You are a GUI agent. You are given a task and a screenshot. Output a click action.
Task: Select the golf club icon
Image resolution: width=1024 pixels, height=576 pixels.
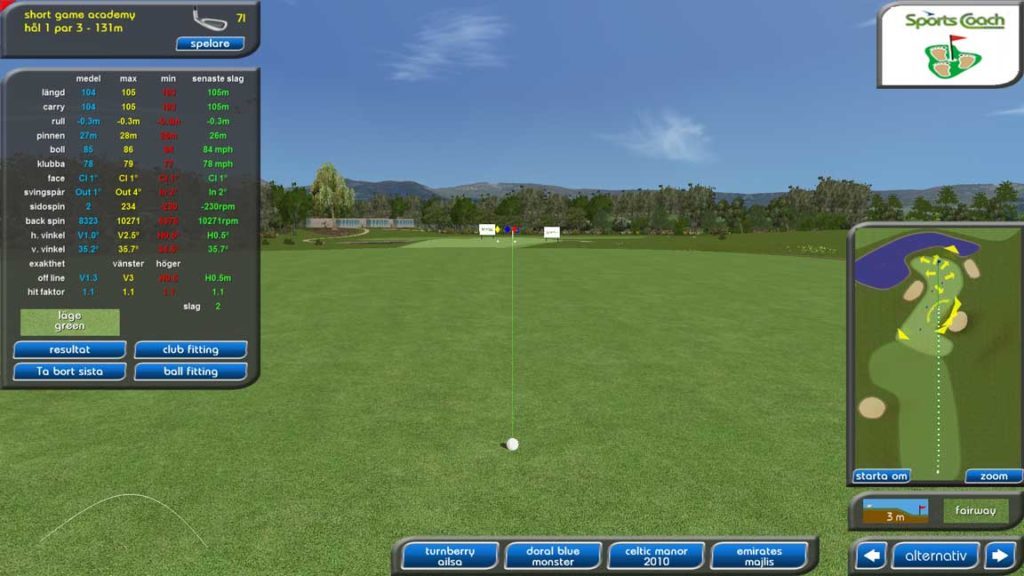[x=208, y=19]
